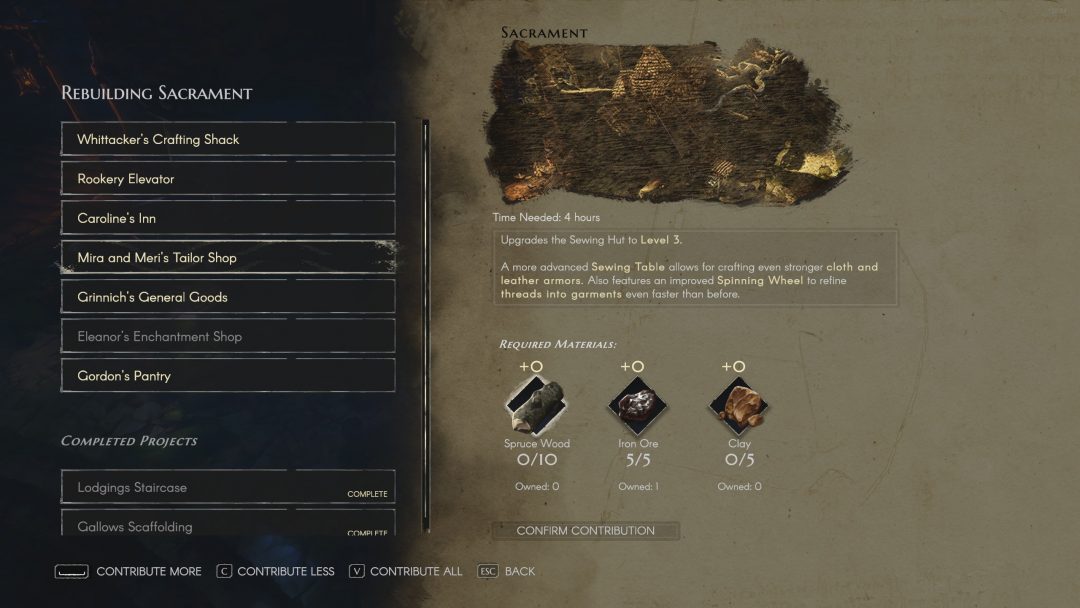Select the Clay material icon
The image size is (1080, 608).
[x=739, y=405]
